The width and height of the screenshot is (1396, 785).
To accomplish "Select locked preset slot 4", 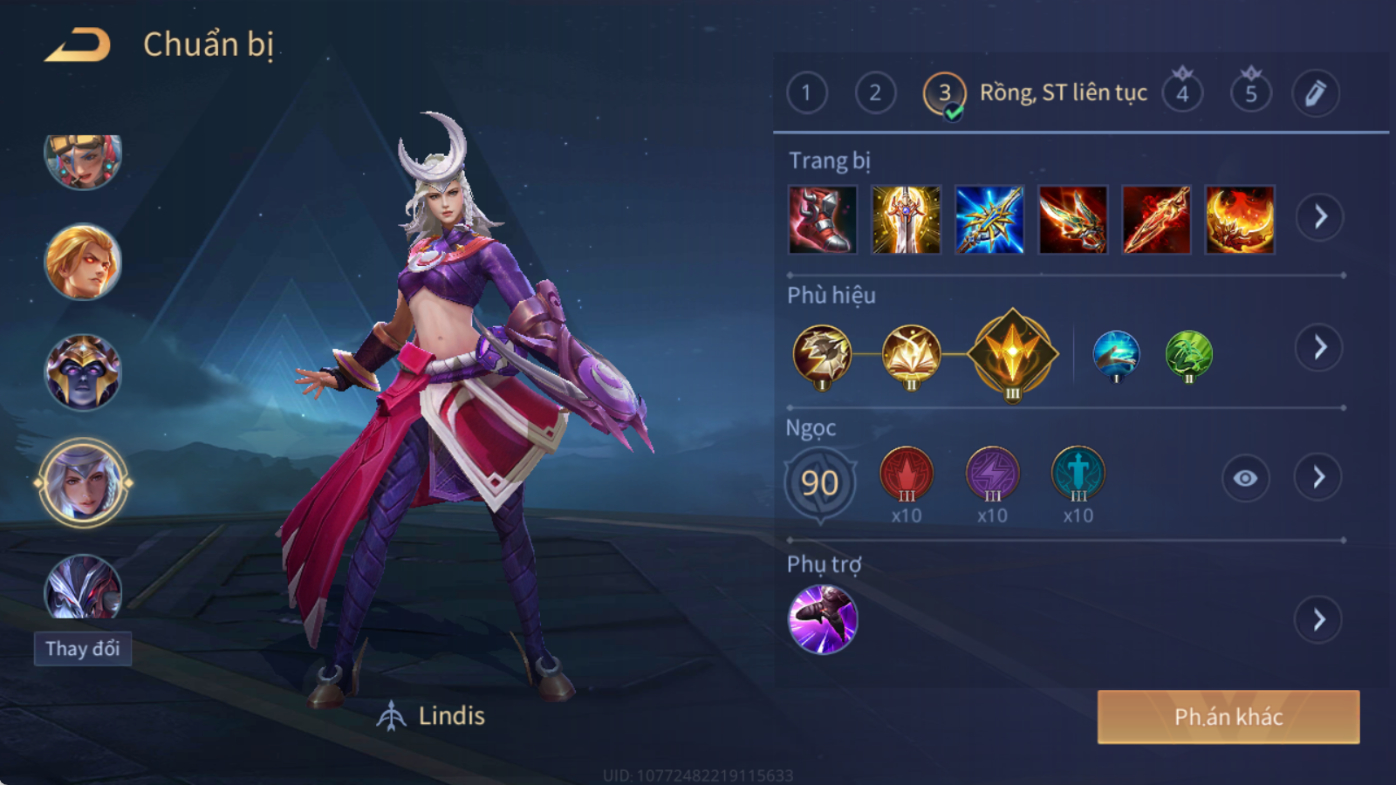I will click(x=1182, y=94).
